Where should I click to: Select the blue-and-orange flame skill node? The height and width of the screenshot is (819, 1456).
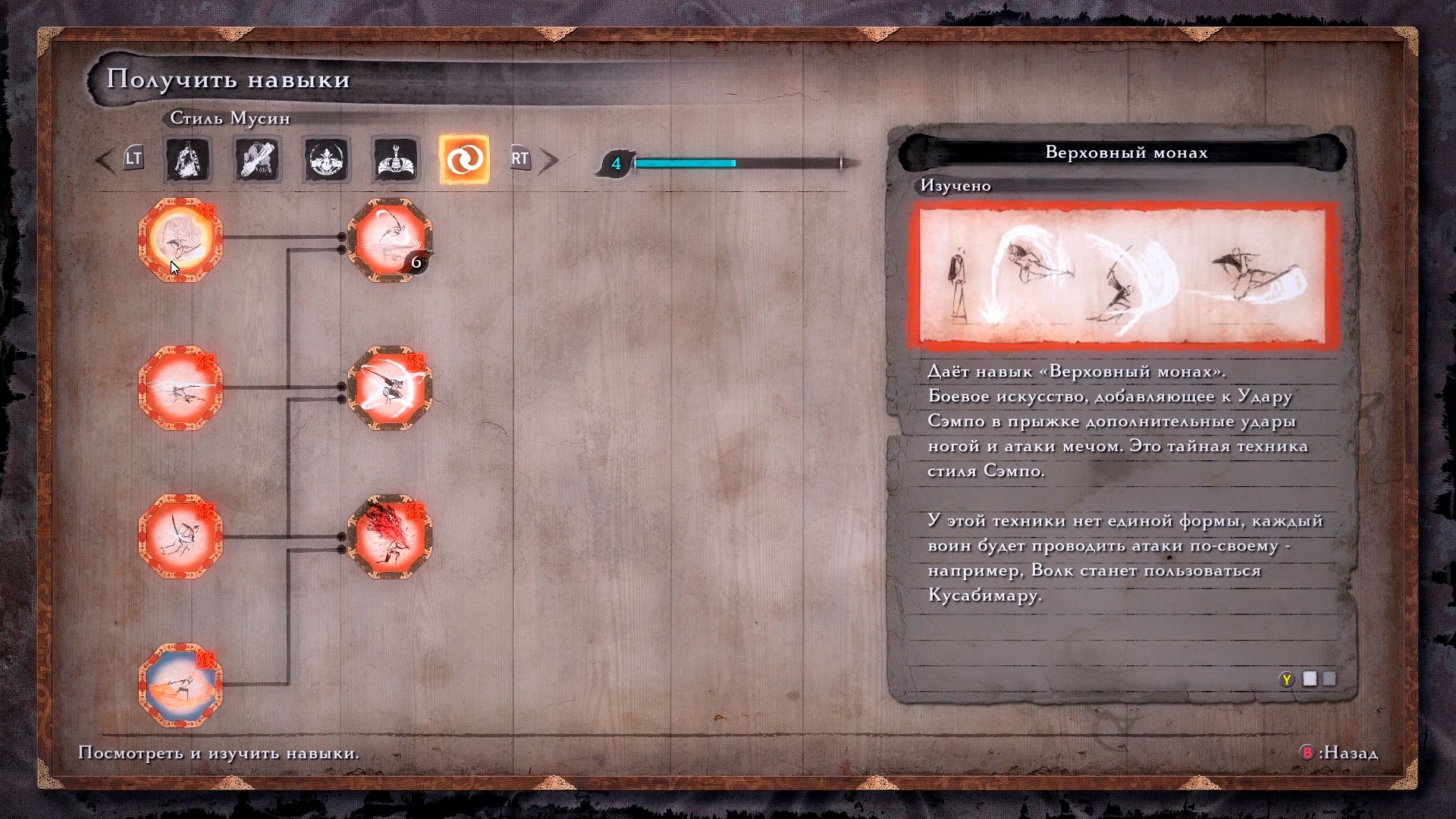[180, 686]
